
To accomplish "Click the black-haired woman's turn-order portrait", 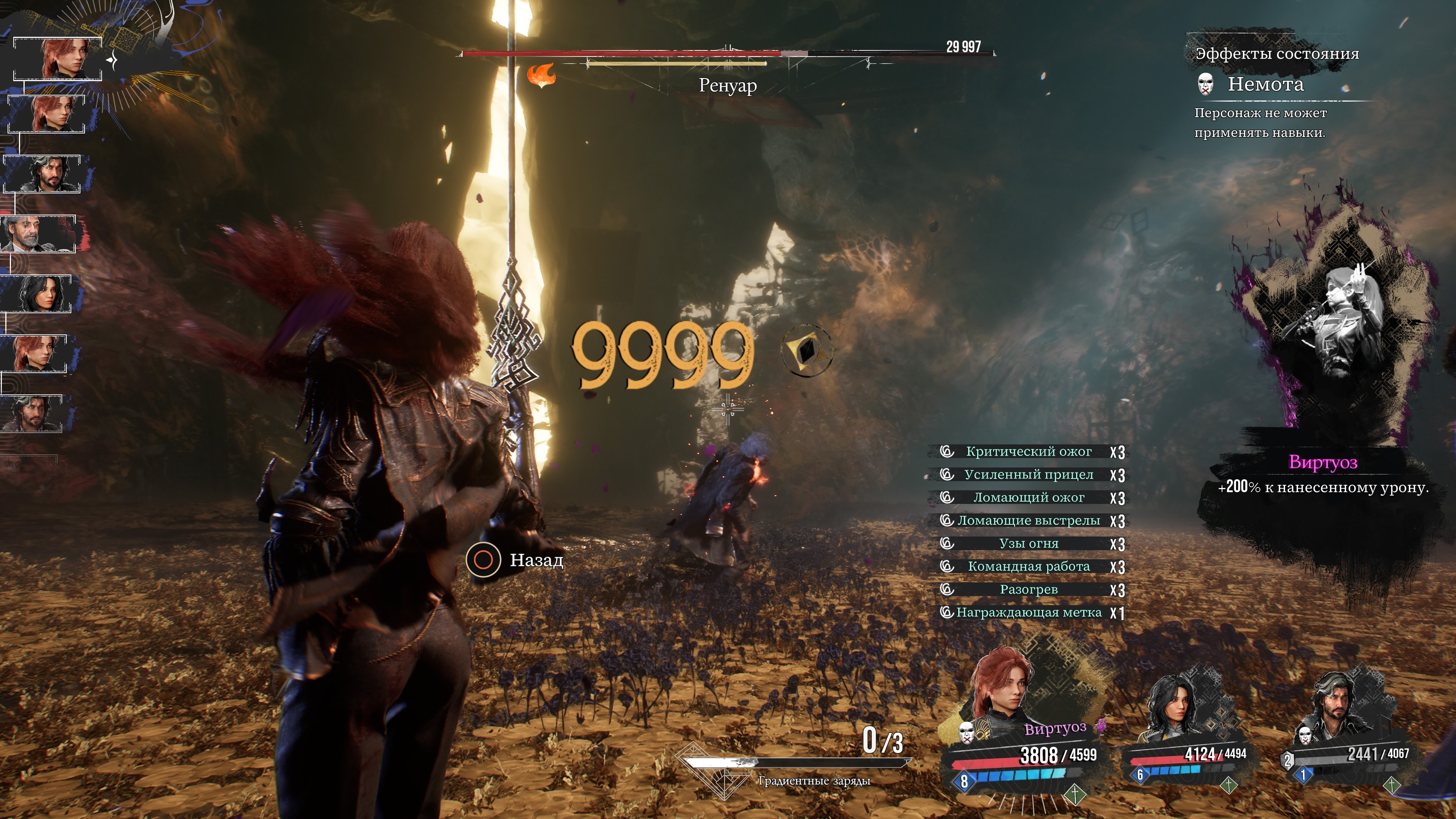I will coord(38,293).
